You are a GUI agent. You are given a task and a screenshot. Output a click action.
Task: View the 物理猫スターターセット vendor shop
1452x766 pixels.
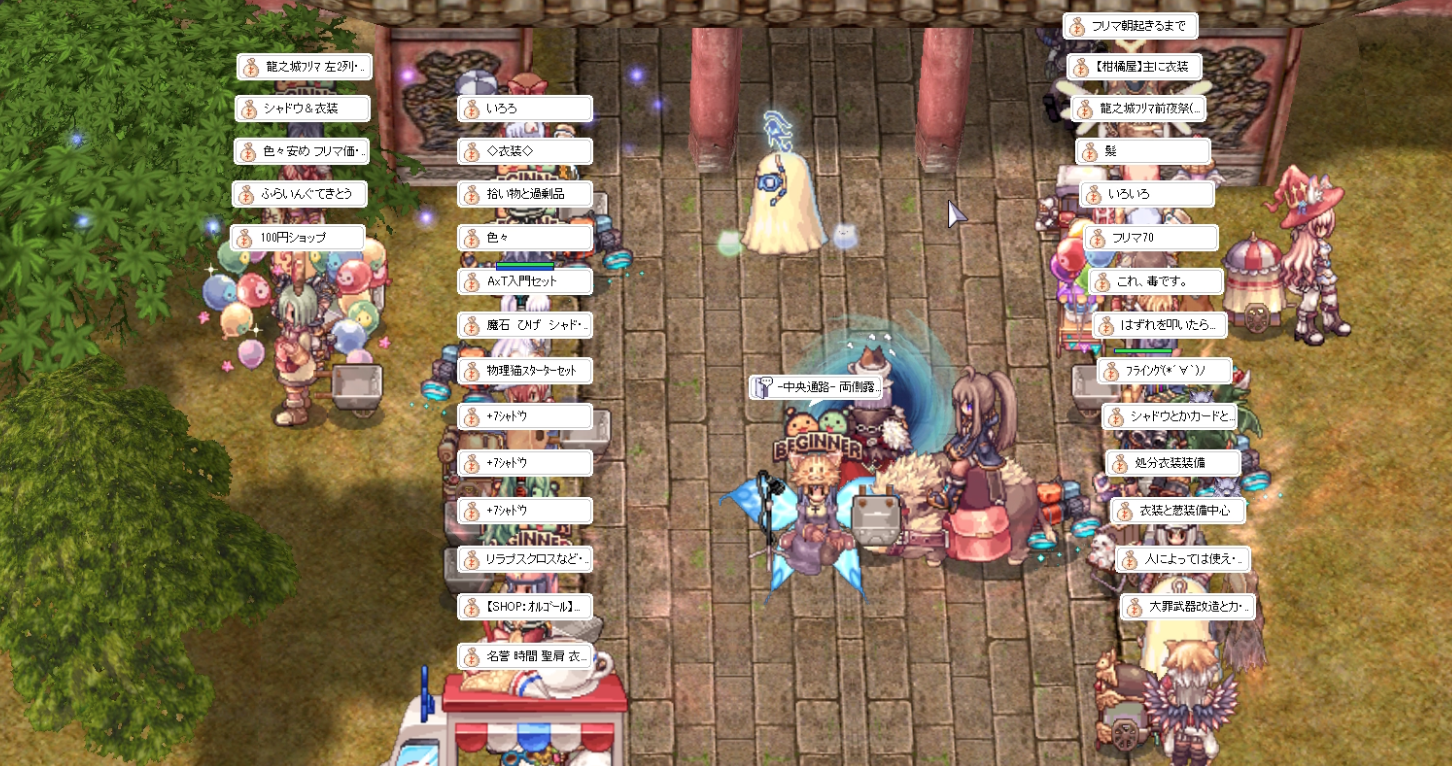tap(525, 371)
